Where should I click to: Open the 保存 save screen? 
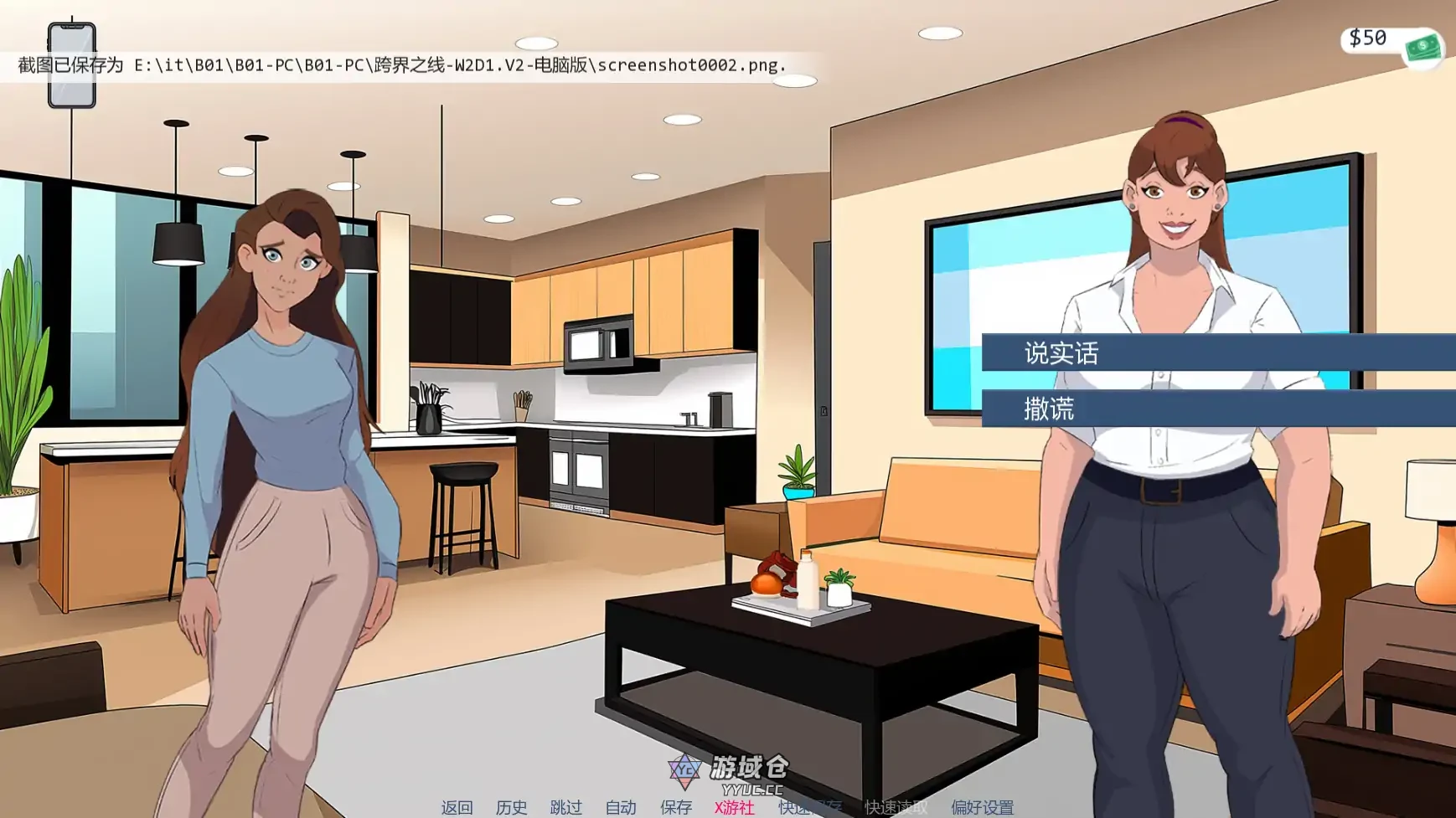[676, 808]
